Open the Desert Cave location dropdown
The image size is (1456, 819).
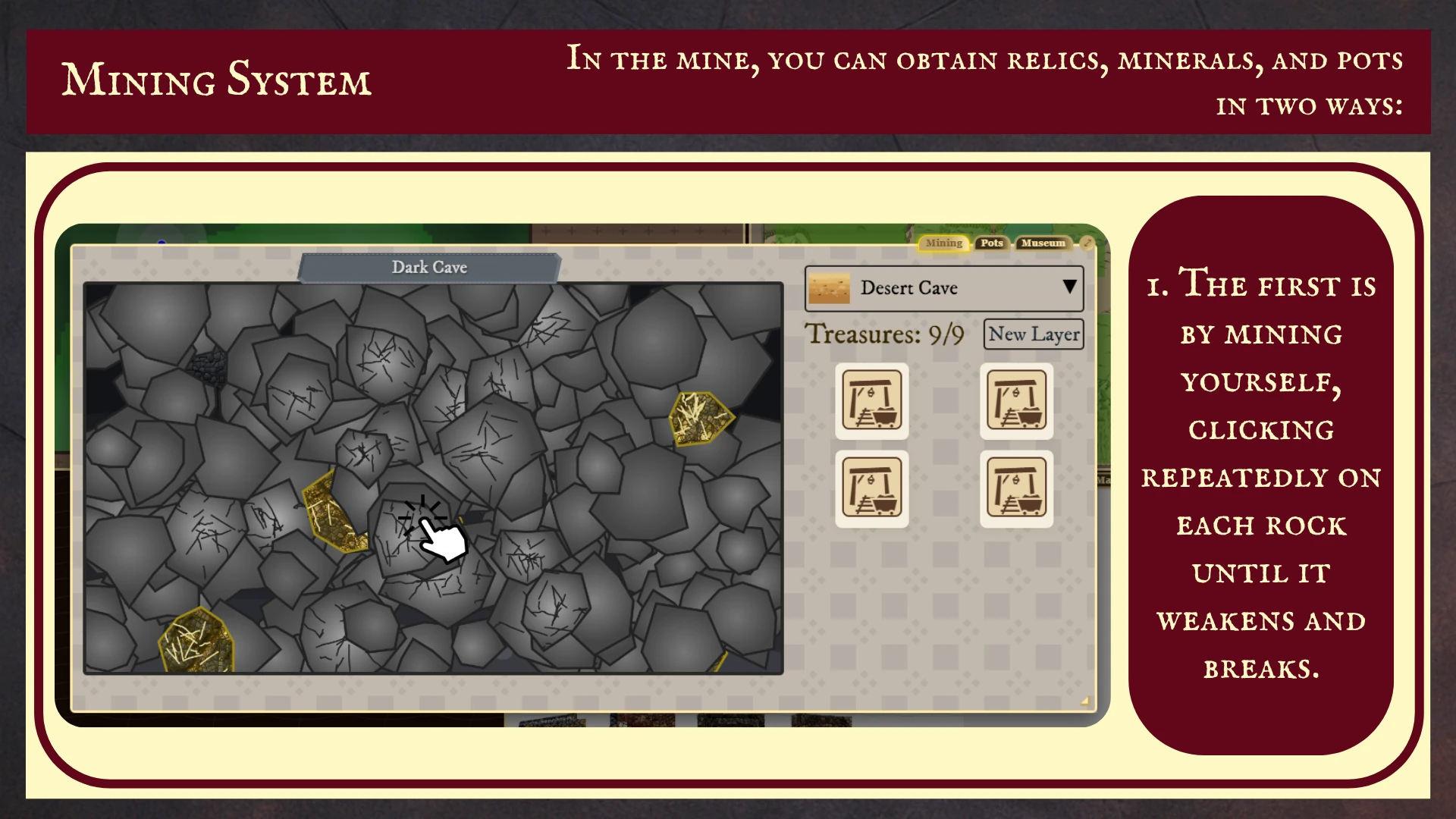click(1068, 287)
